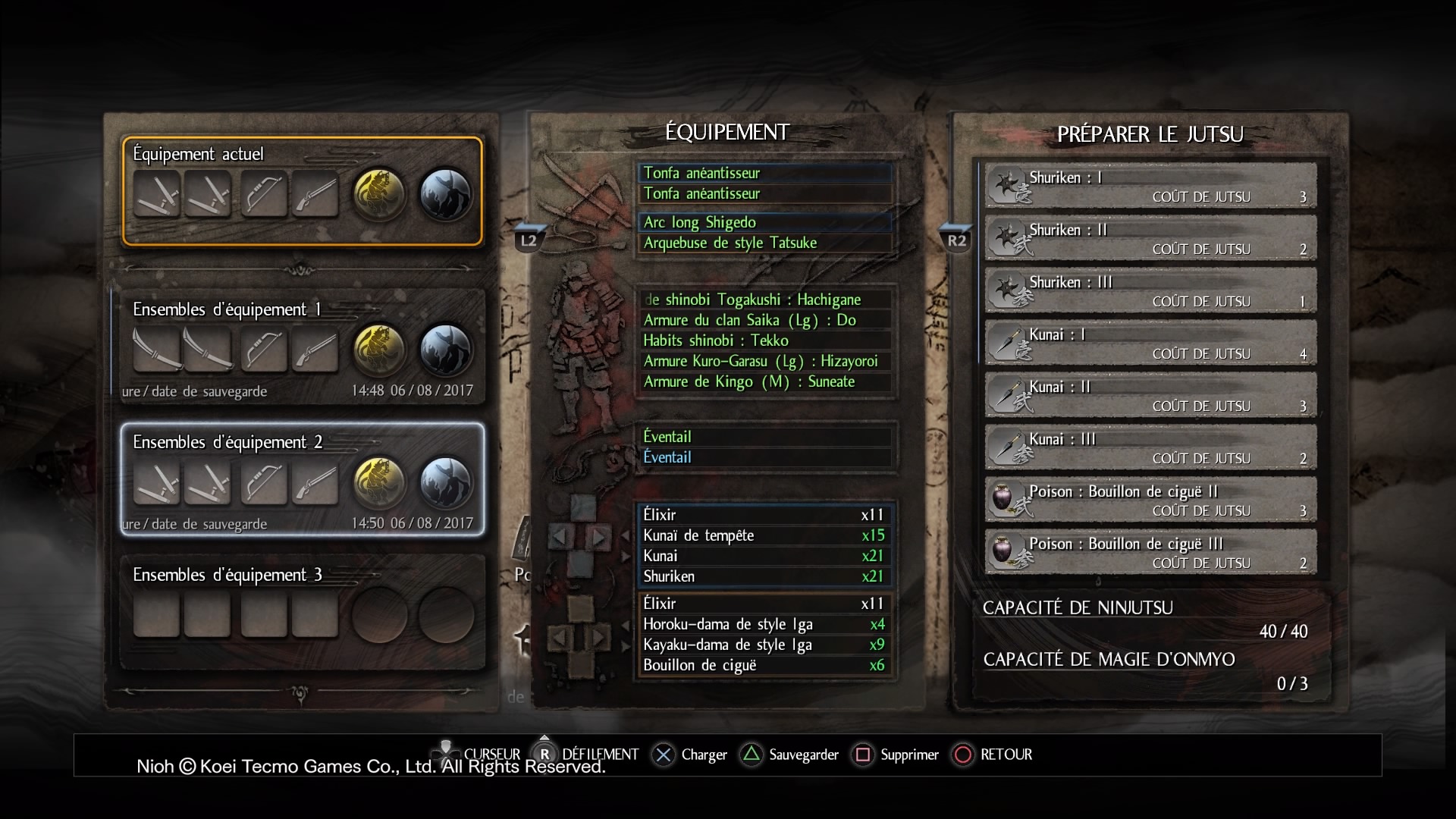The width and height of the screenshot is (1456, 819).
Task: Select Armure du clan Saika Do
Action: [764, 320]
